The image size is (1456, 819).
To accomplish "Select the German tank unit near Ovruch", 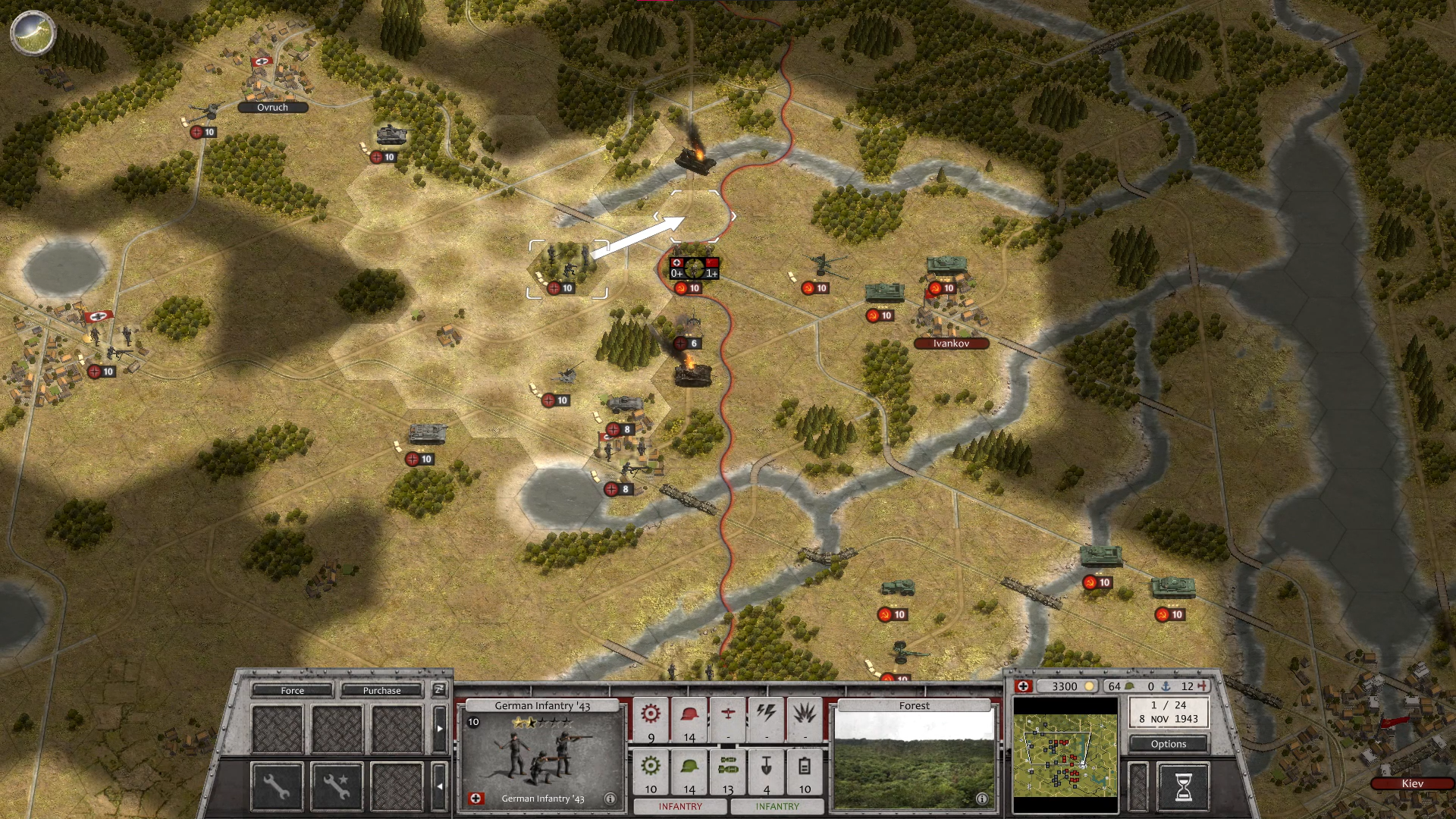I will click(392, 135).
